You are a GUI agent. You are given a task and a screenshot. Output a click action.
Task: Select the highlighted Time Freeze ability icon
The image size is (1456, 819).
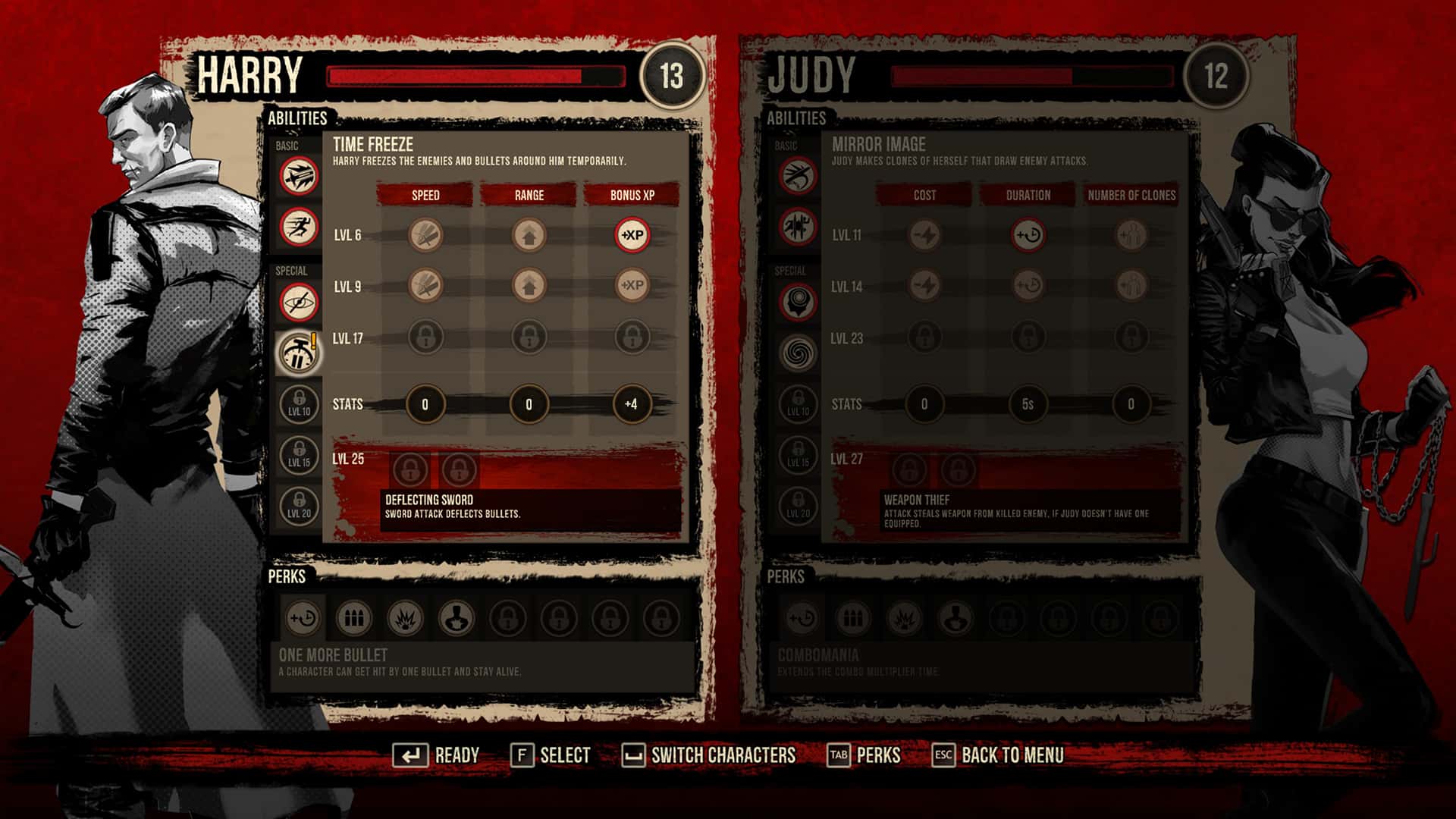299,353
